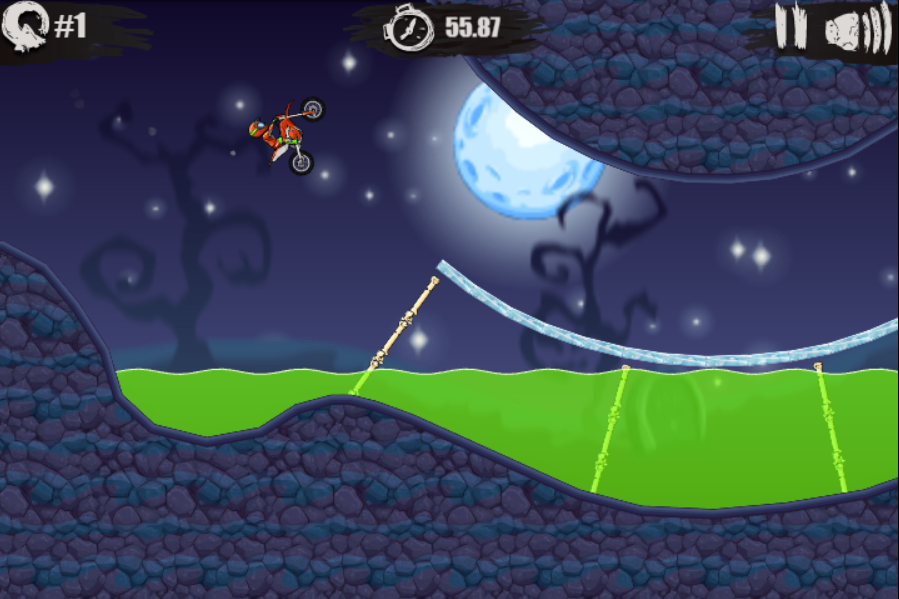Pause the game with the pause button
Screen dimensions: 899x599
(790, 27)
